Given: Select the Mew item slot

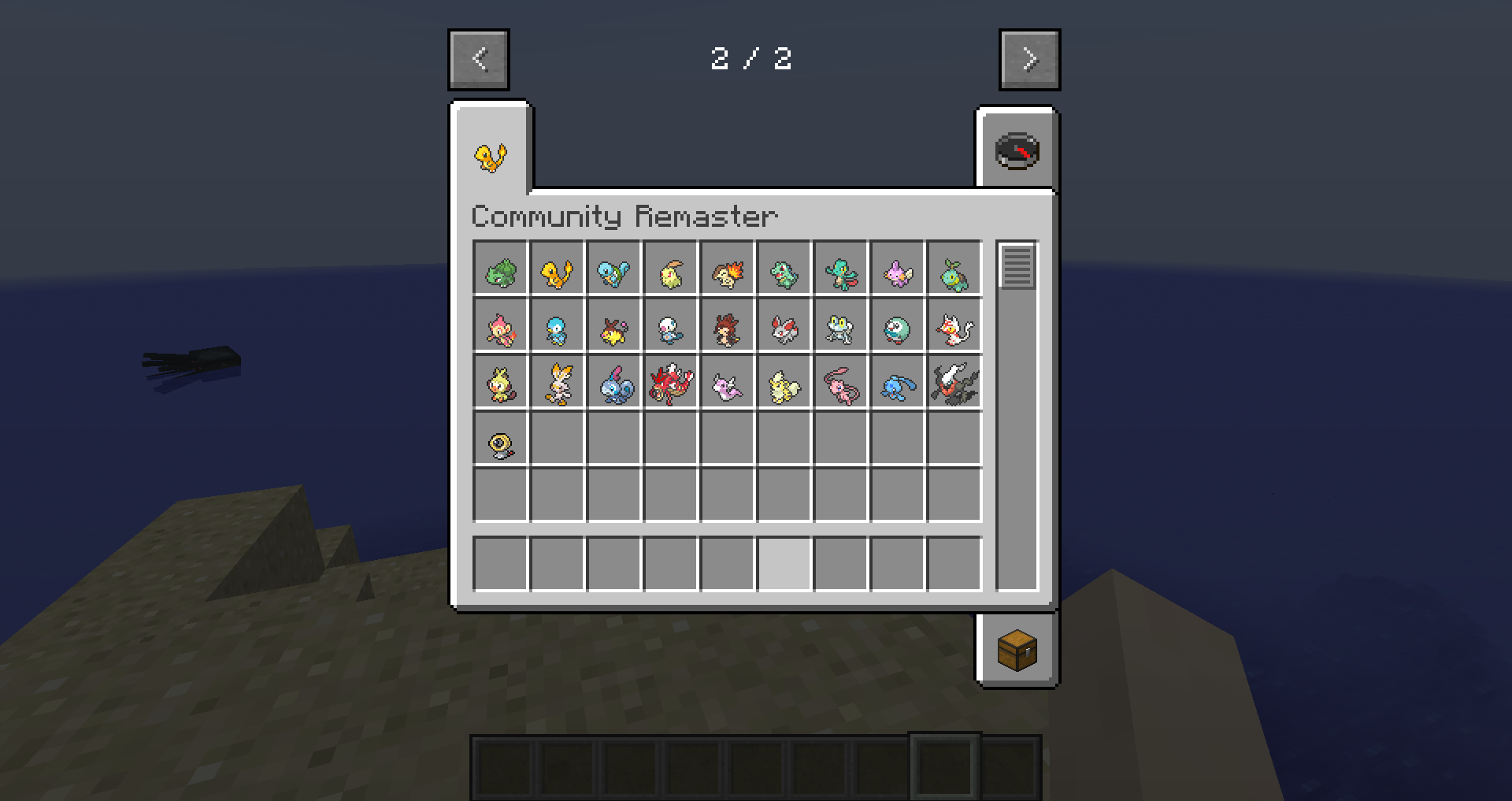Looking at the screenshot, I should tap(841, 383).
